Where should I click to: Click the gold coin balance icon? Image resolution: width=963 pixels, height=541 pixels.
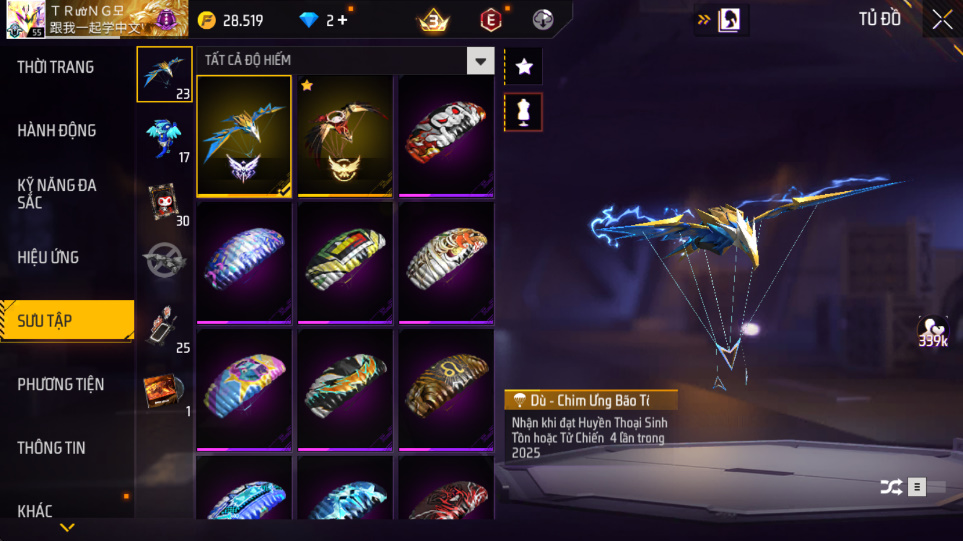pos(207,20)
